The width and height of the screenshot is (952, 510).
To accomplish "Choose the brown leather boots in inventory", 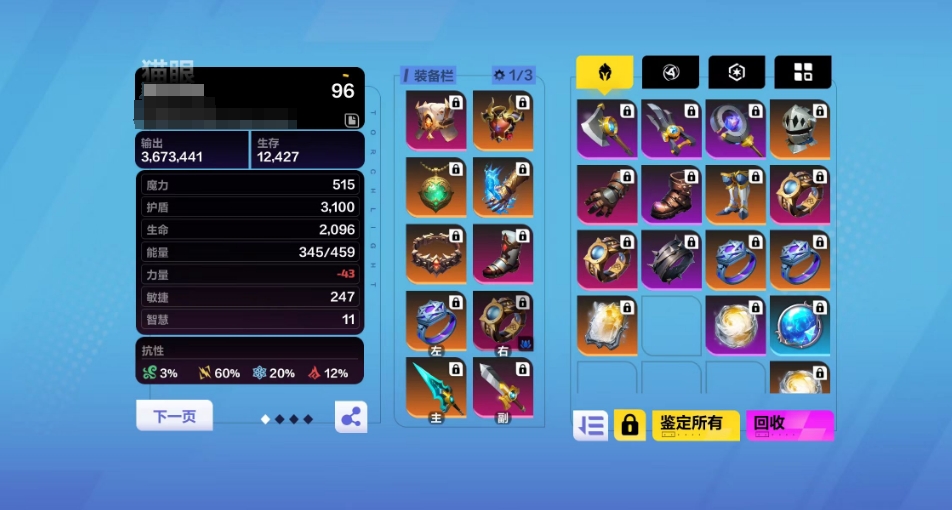I will [x=671, y=193].
